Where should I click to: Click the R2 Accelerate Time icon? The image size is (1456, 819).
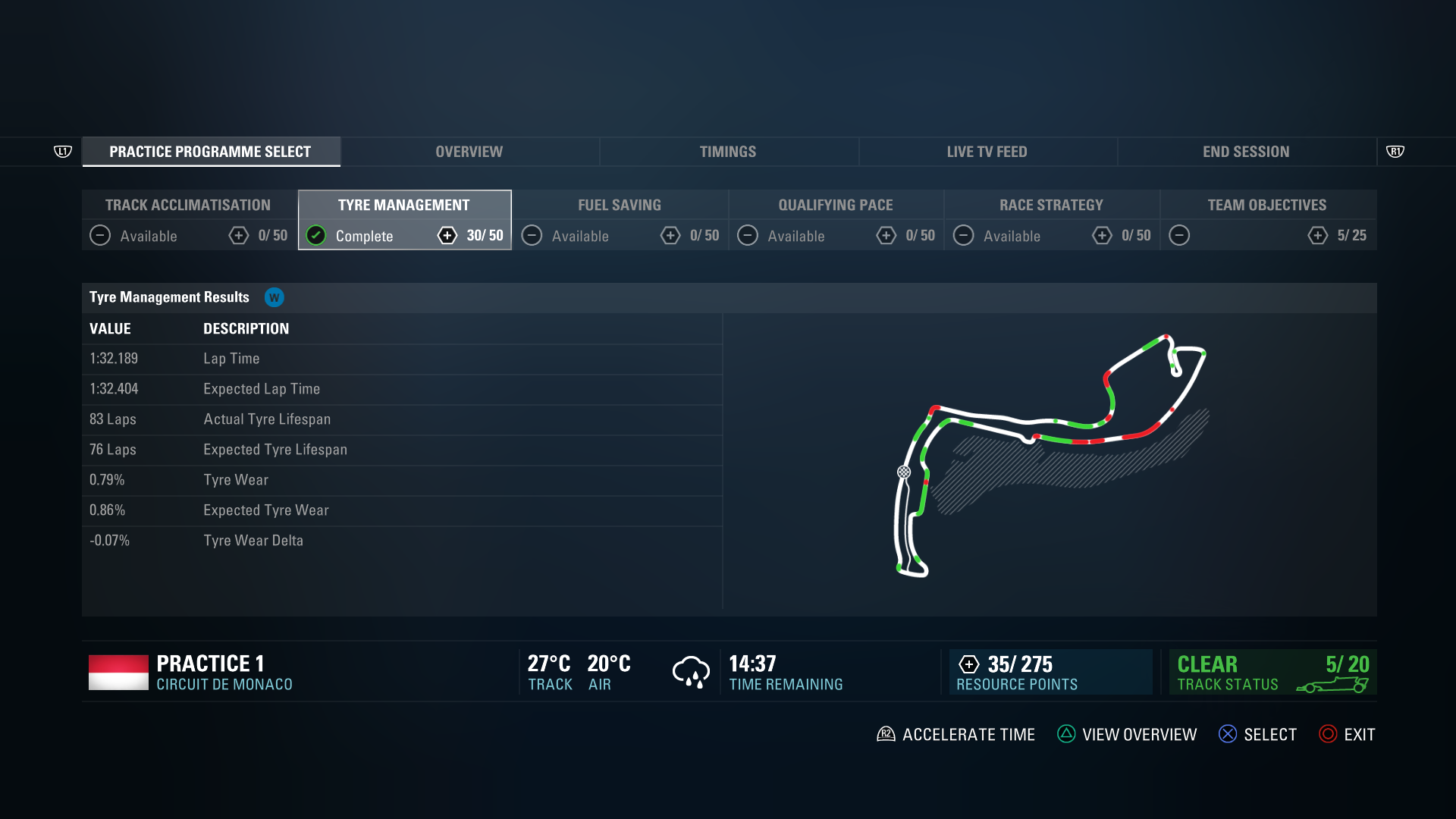pos(885,733)
